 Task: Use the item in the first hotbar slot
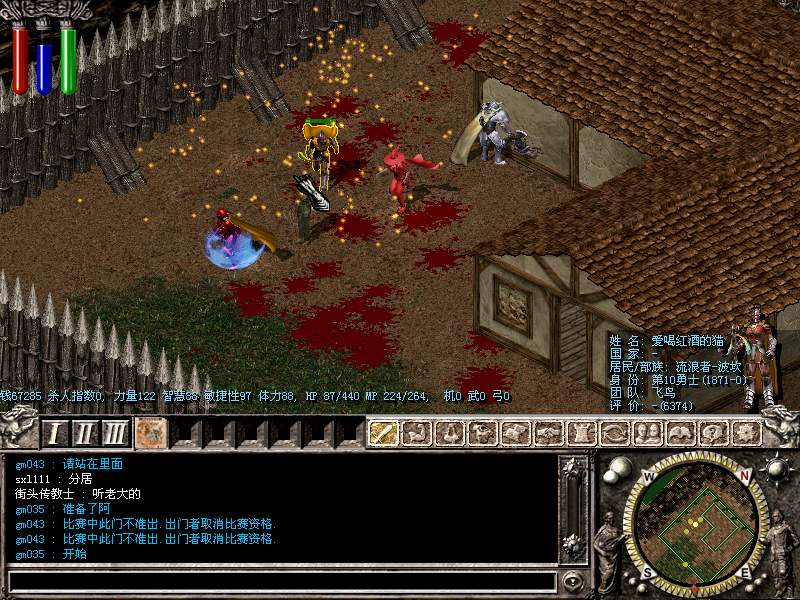(151, 433)
